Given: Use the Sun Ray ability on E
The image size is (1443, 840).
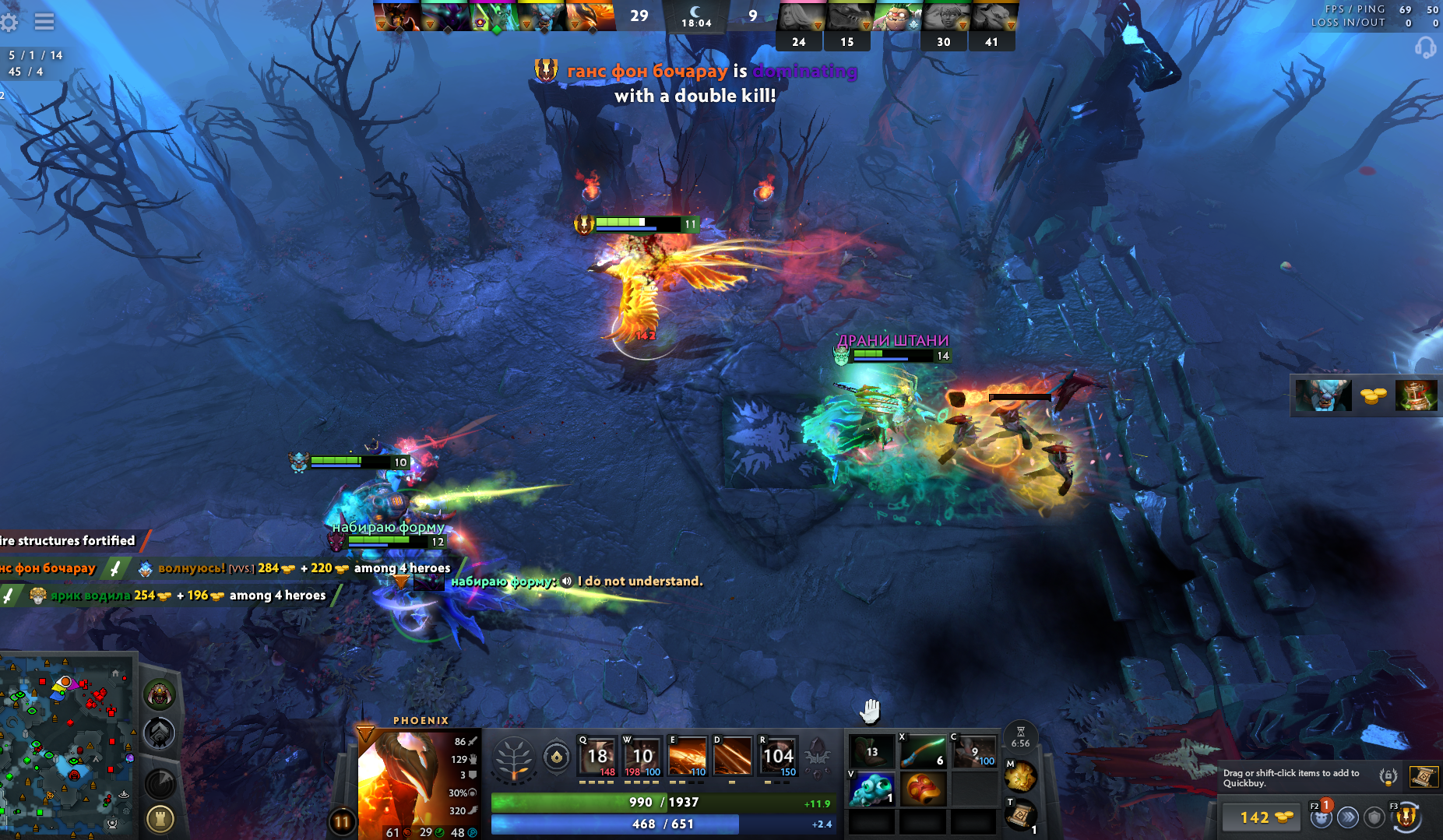Looking at the screenshot, I should click(x=687, y=756).
